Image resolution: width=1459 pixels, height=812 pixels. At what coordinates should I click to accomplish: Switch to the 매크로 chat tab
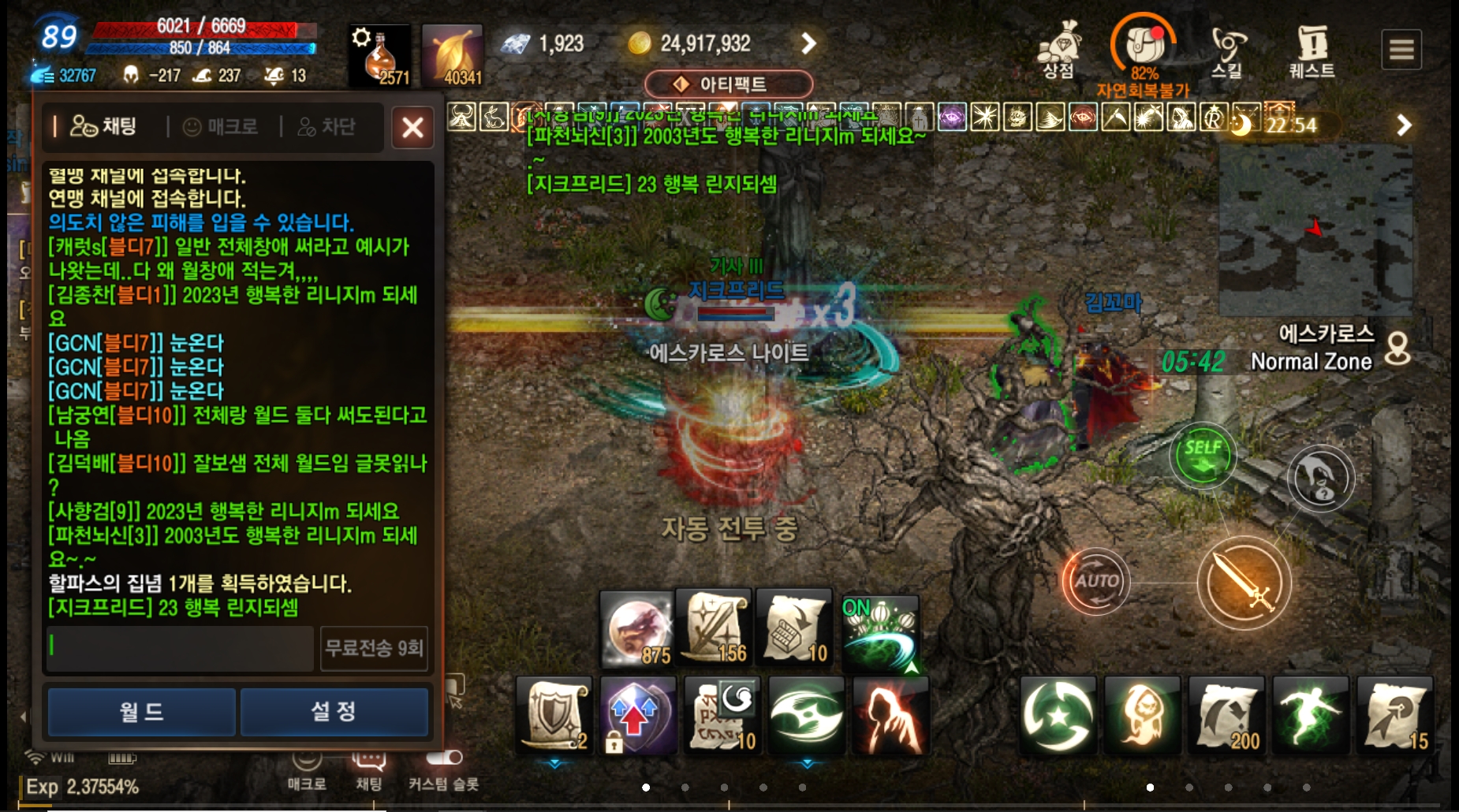222,126
